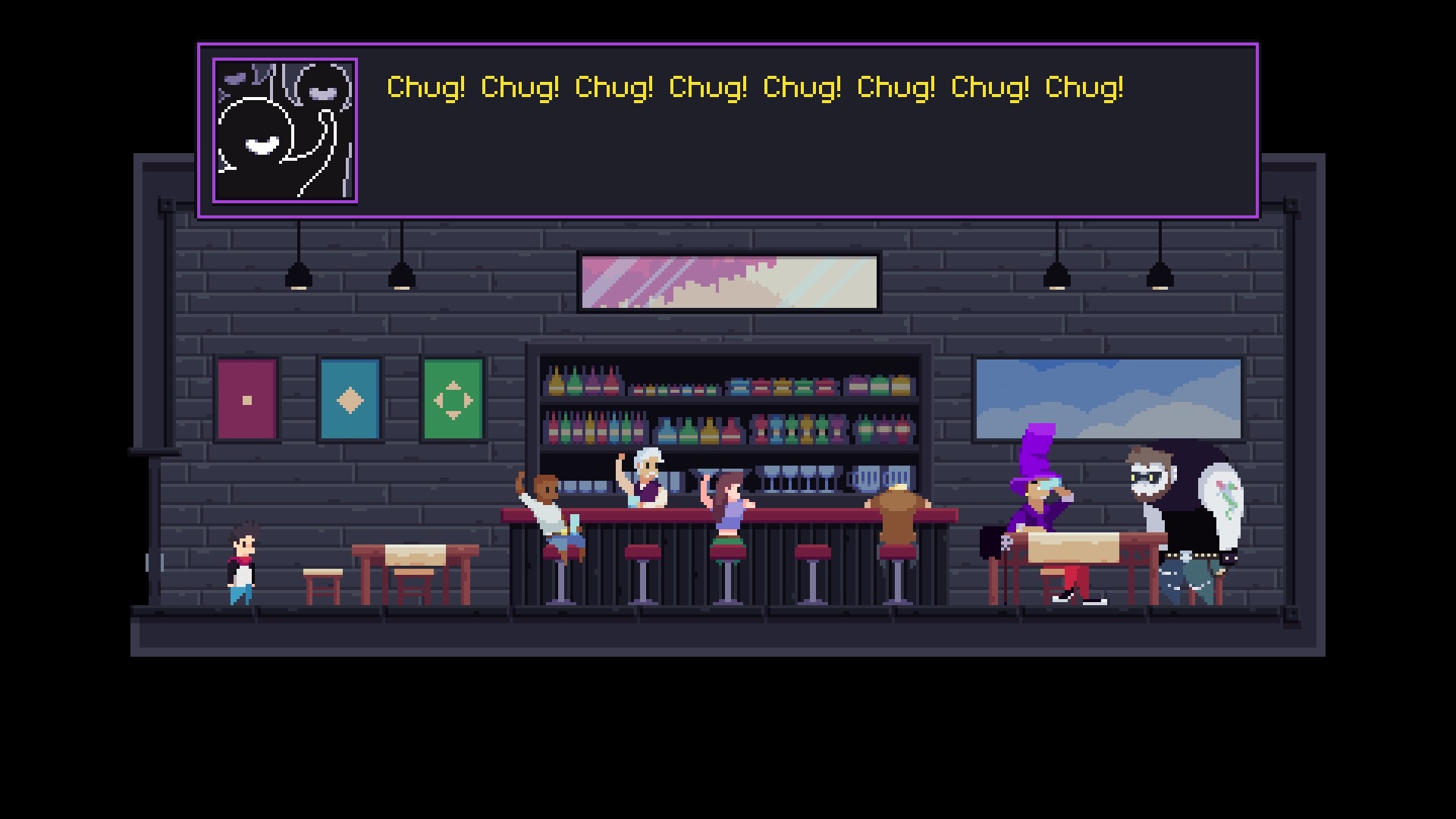Click the yellow 'Chug! Chug!' dialogue text
Image resolution: width=1456 pixels, height=819 pixels.
[755, 87]
